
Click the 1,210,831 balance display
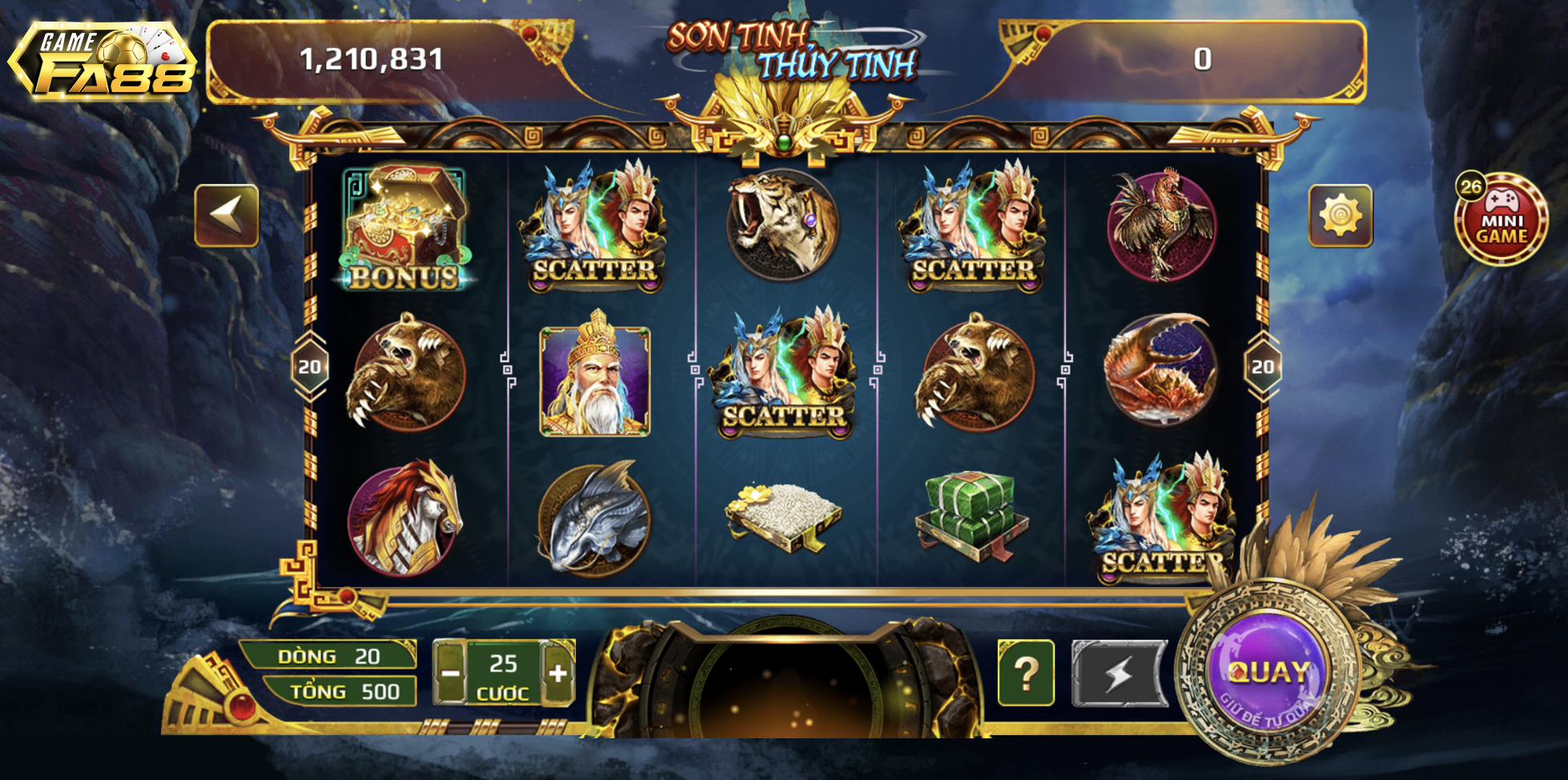(x=370, y=58)
